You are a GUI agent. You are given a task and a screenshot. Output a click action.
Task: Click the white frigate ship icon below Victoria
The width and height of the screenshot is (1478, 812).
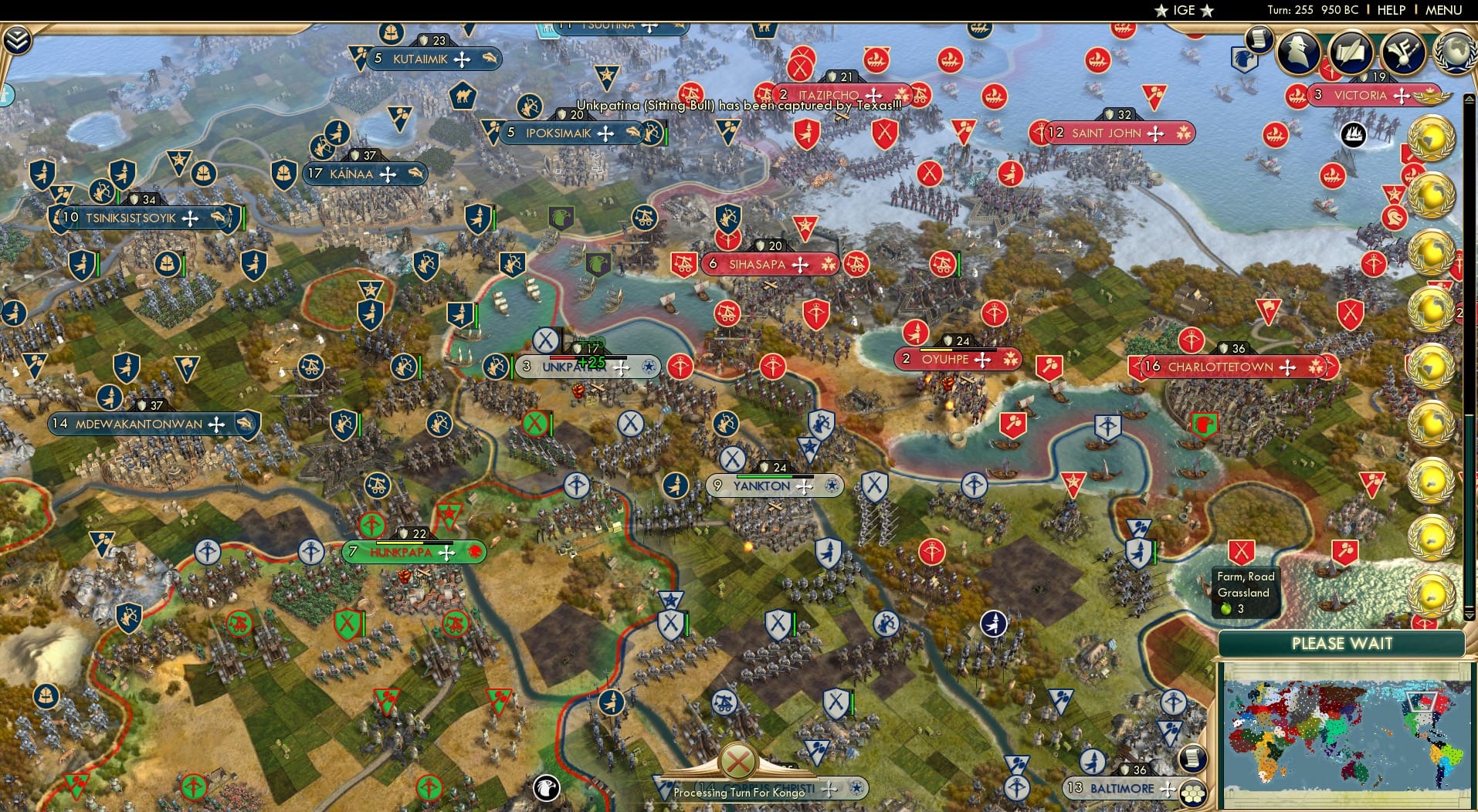click(1355, 134)
